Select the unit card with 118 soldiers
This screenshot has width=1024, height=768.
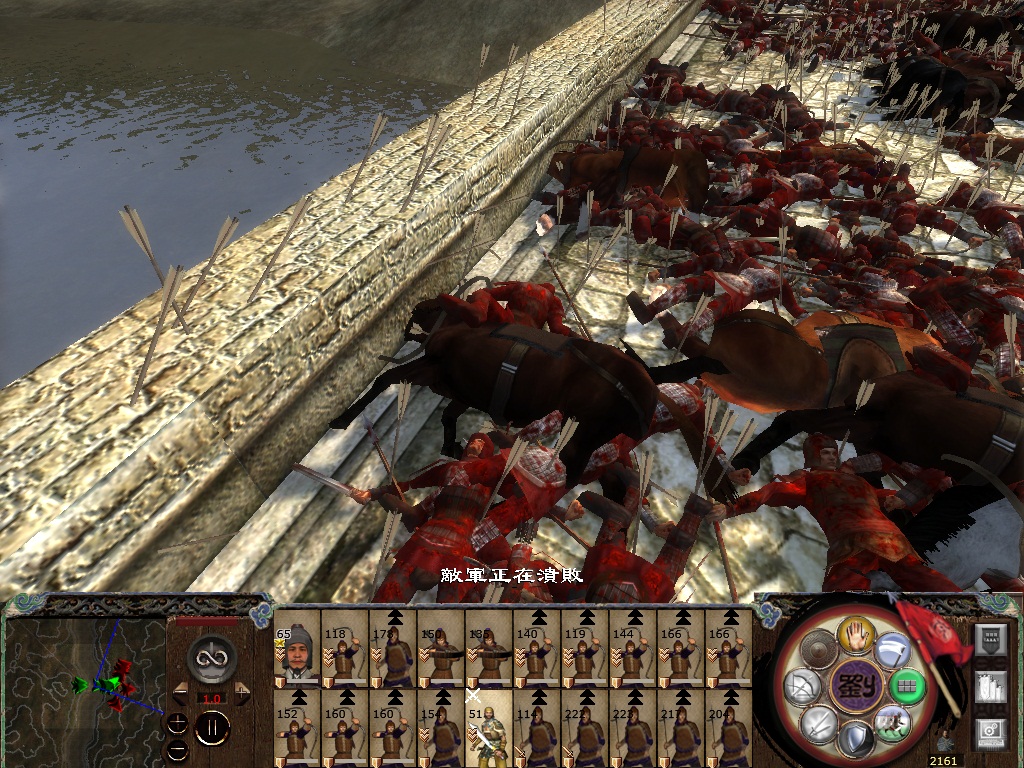tap(345, 649)
